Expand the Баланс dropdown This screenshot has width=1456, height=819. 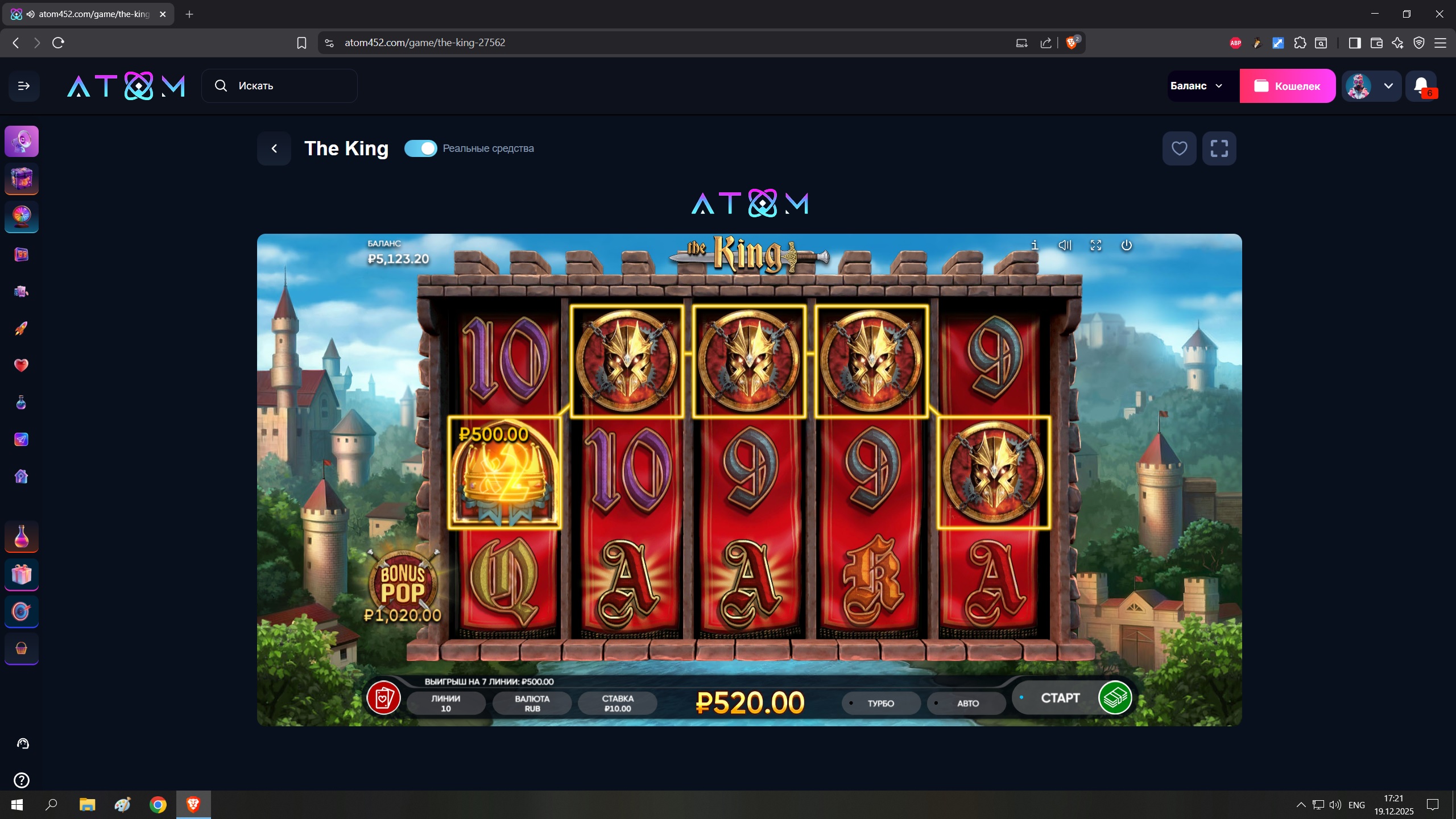(1197, 86)
